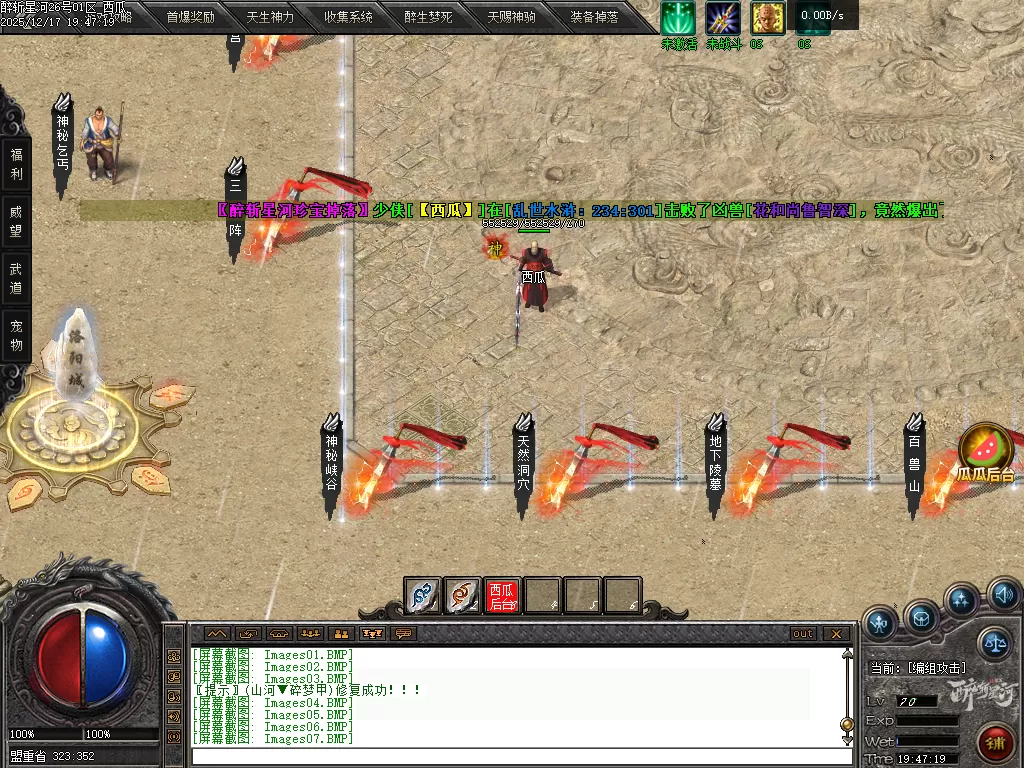
Task: Open the 天生神力 menu tab
Action: tap(270, 17)
